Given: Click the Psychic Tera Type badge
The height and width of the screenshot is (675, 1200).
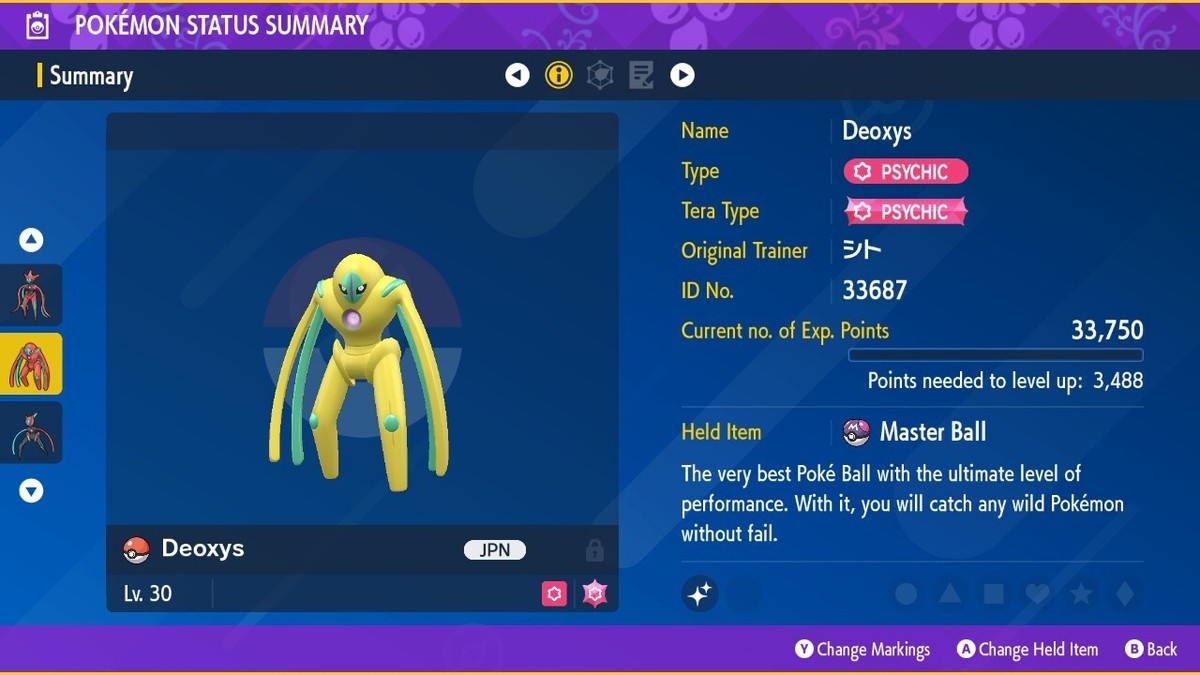Looking at the screenshot, I should click(906, 212).
